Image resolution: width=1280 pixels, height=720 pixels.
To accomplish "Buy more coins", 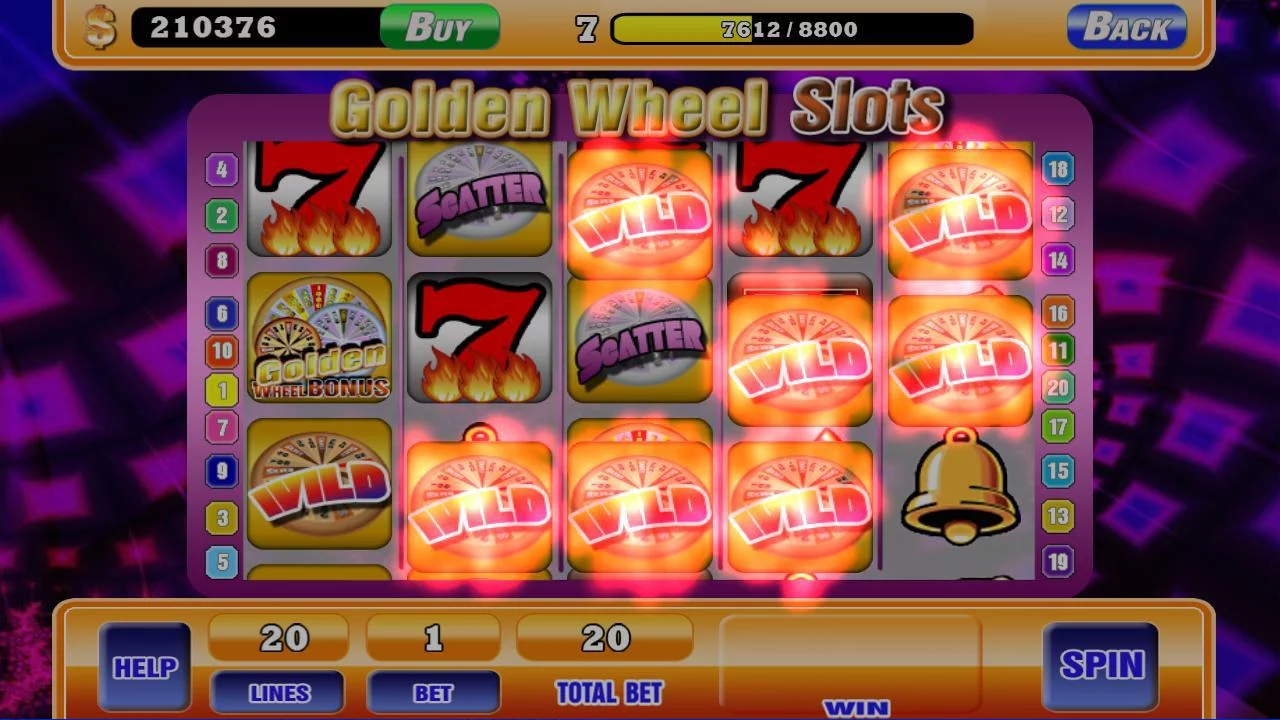I will (439, 27).
